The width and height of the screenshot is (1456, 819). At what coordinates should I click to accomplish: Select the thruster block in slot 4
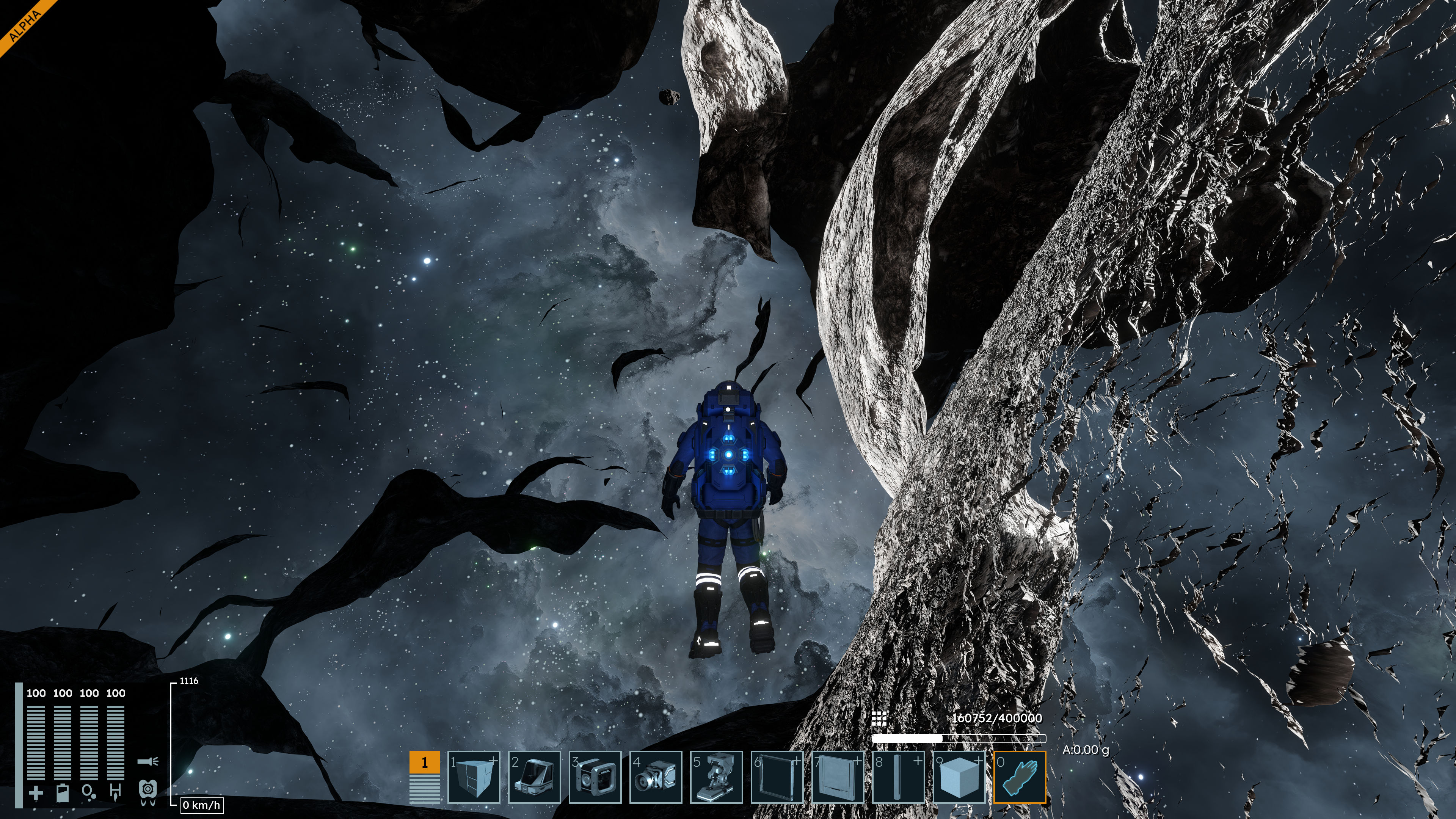[x=656, y=777]
